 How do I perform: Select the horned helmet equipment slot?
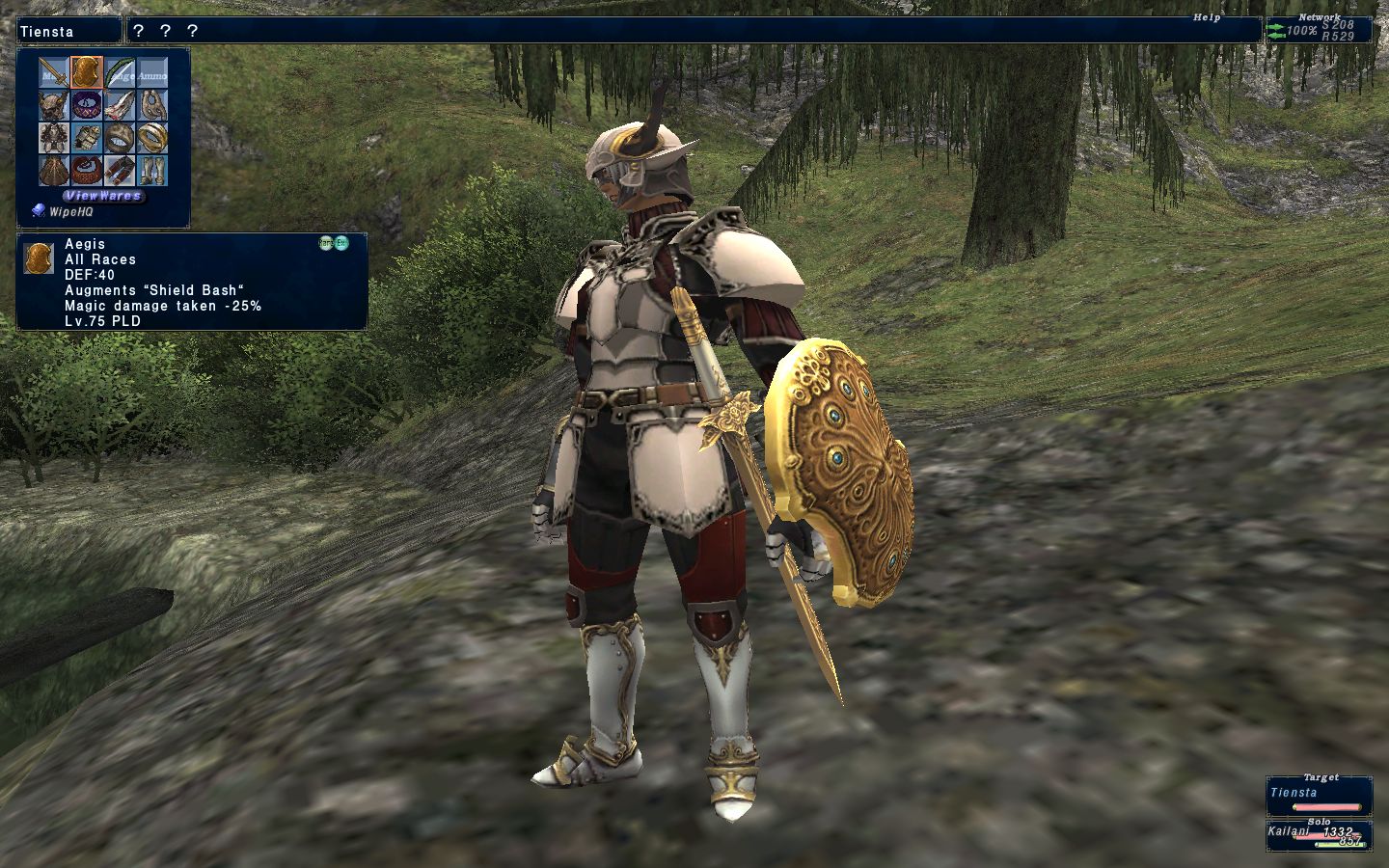[53, 105]
